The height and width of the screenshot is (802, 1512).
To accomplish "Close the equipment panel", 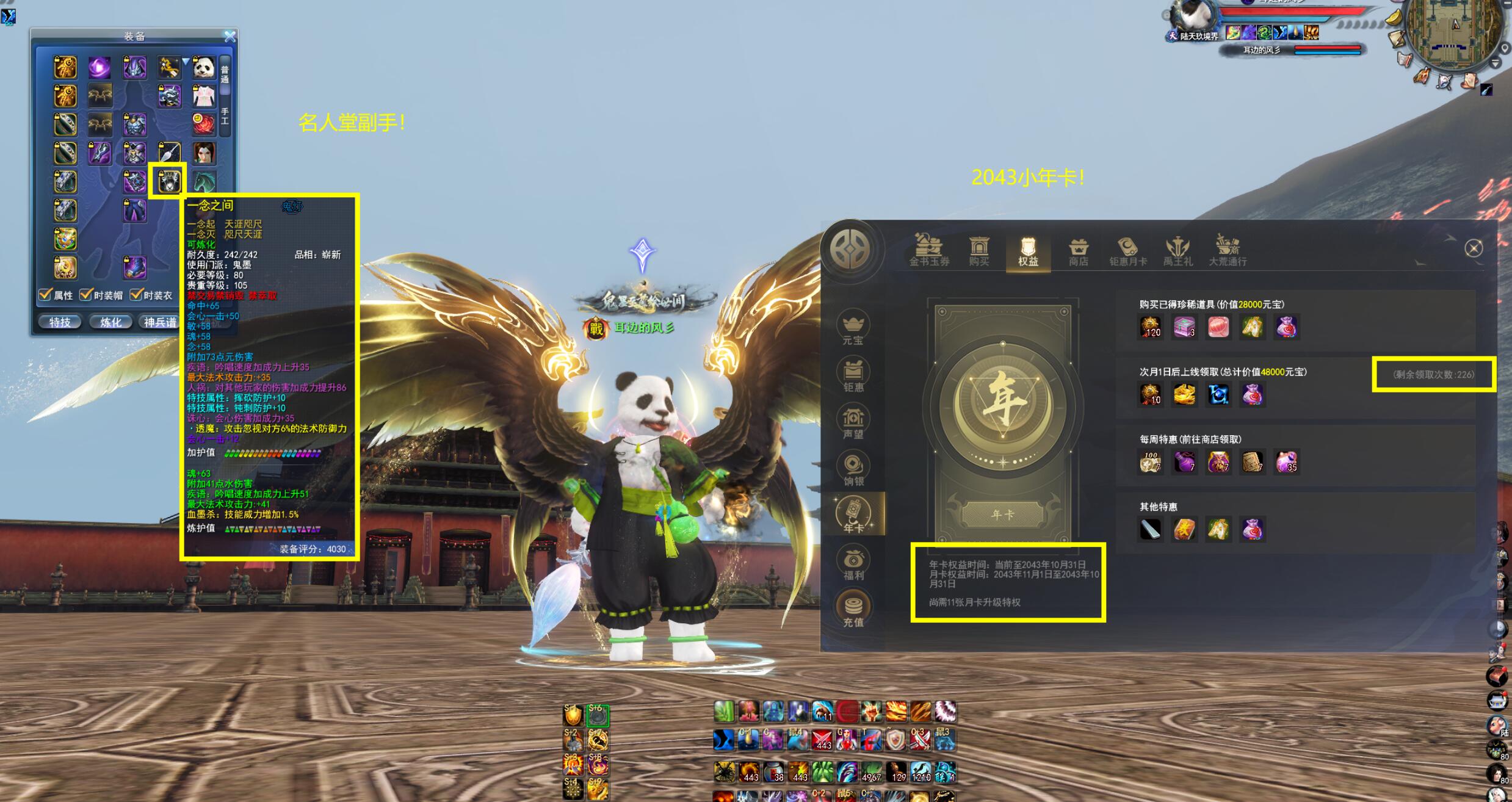I will tap(230, 37).
